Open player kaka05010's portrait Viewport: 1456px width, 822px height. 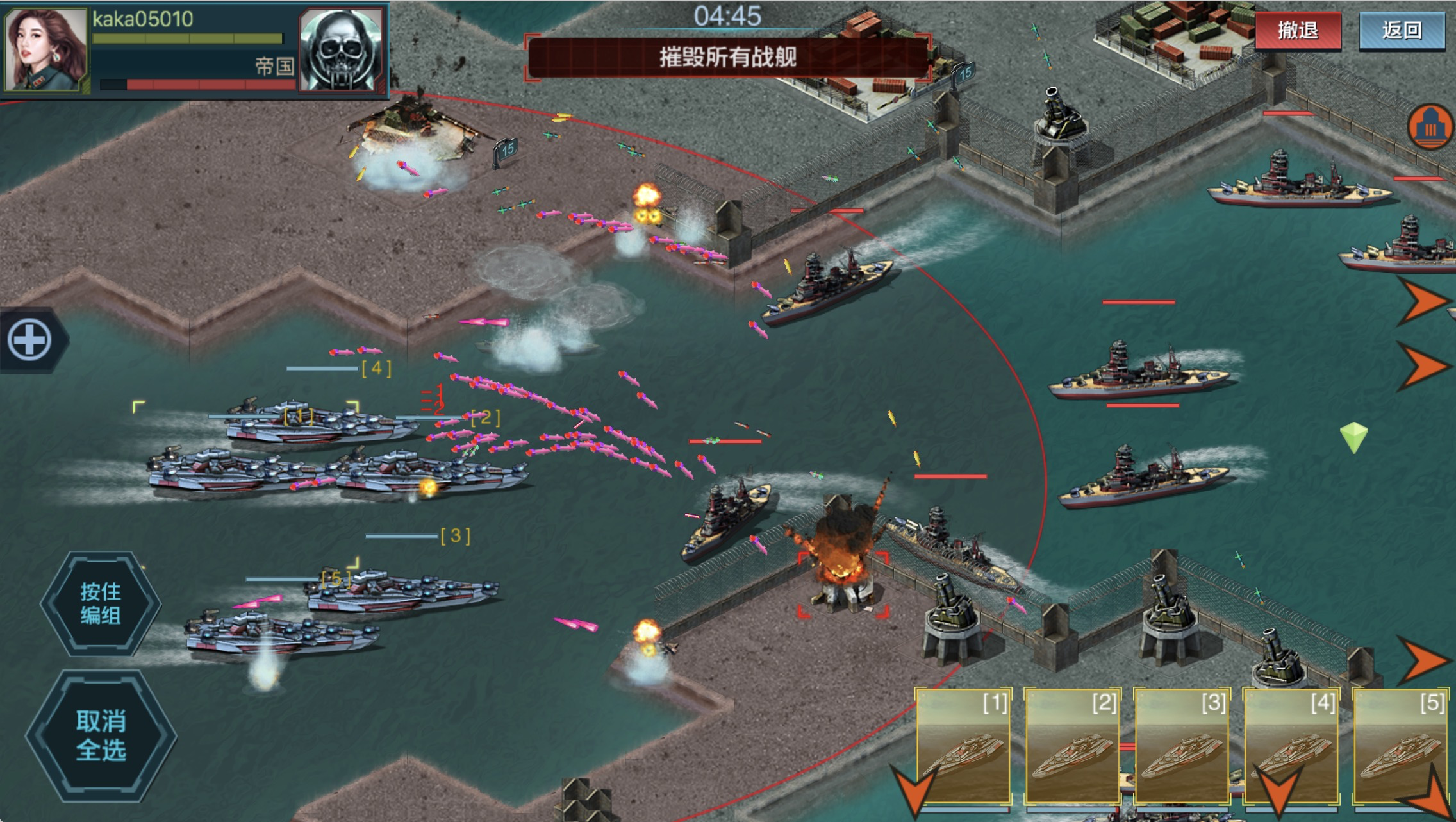[x=45, y=49]
